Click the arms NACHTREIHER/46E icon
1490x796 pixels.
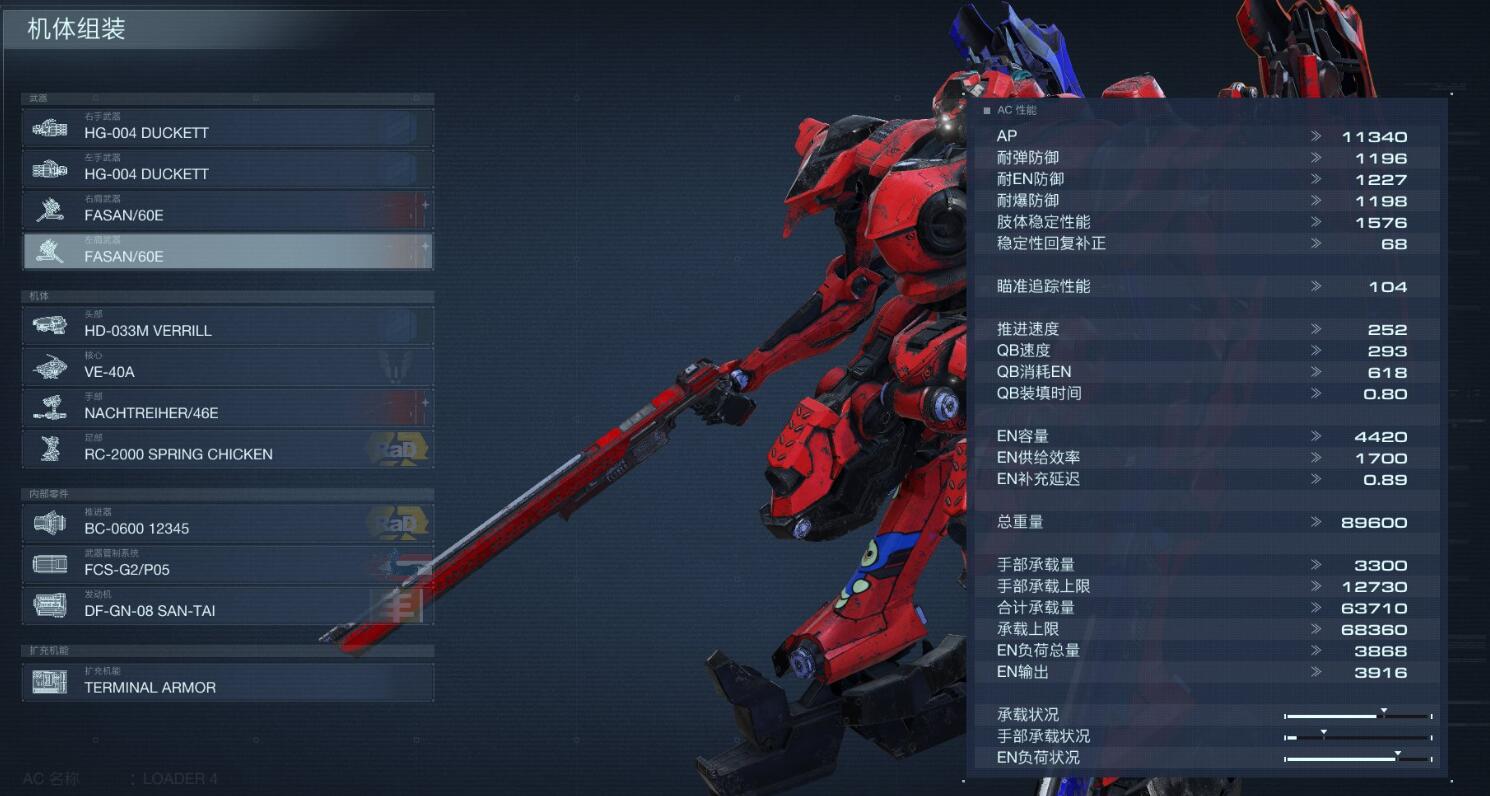point(52,407)
